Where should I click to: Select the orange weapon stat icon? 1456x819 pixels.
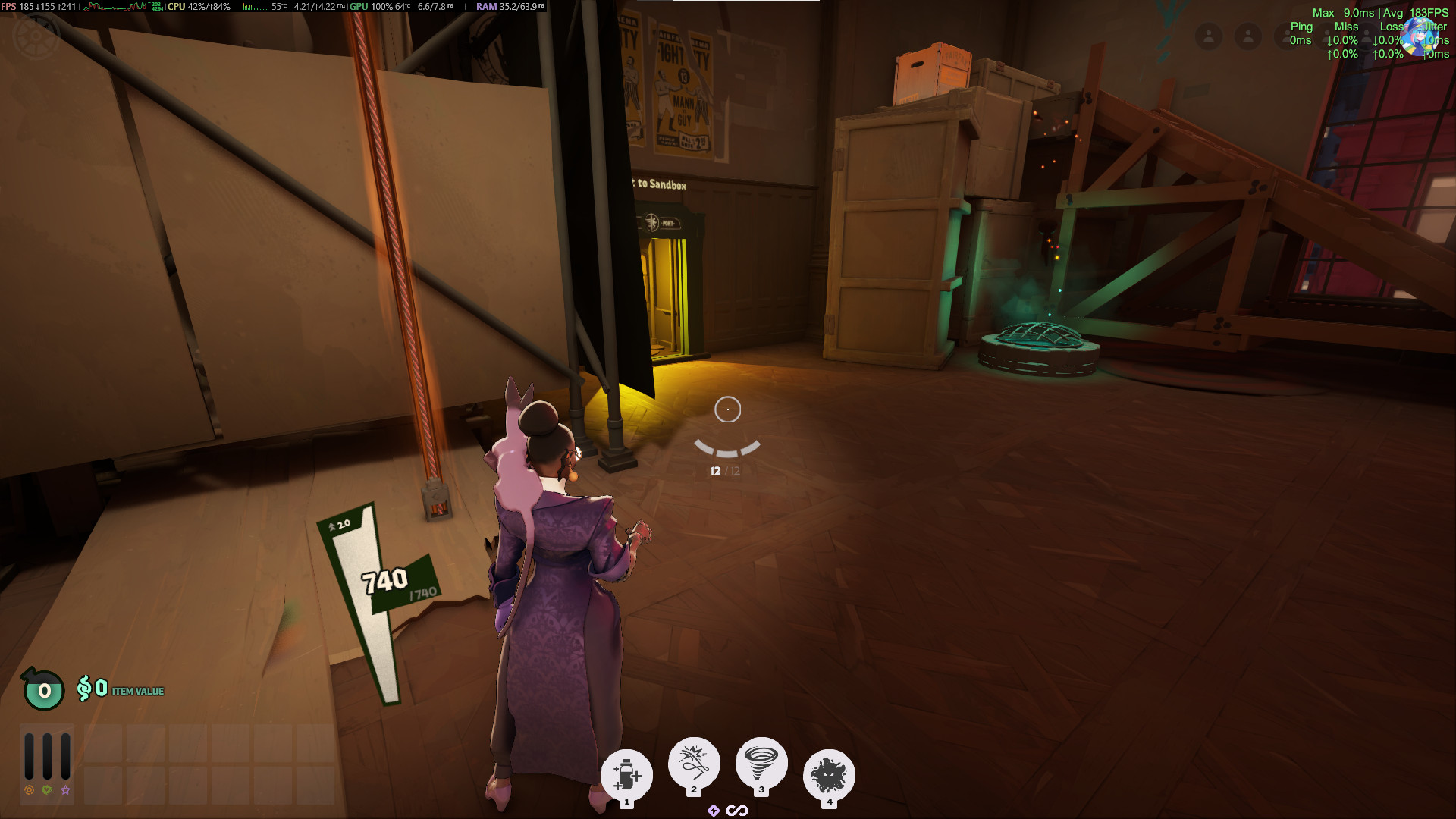(x=30, y=790)
